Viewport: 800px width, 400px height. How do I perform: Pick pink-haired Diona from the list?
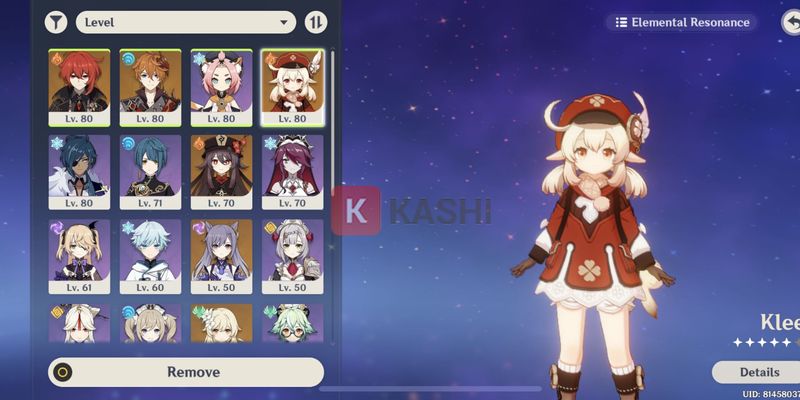[221, 86]
